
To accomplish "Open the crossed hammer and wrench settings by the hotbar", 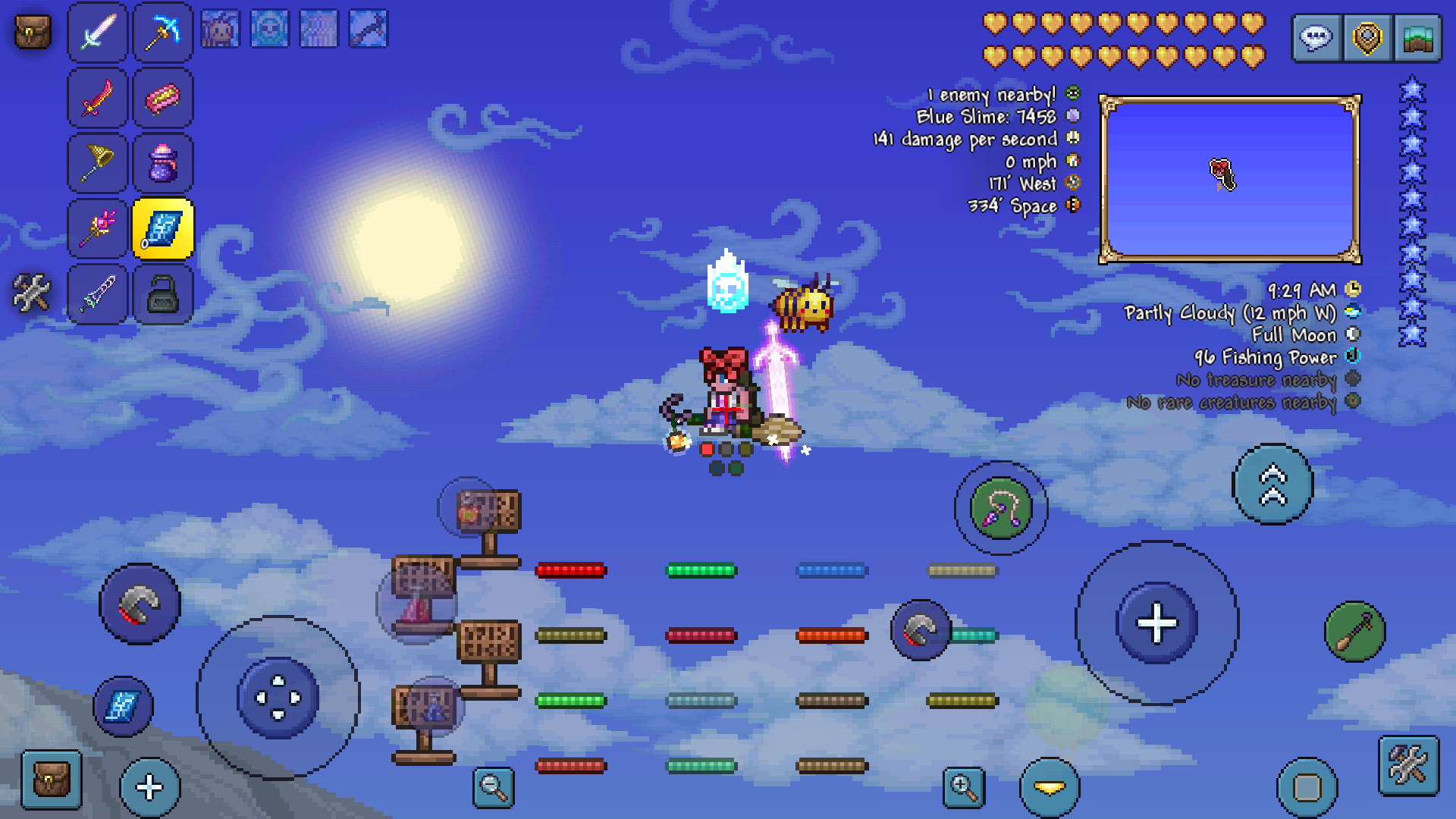I will pyautogui.click(x=32, y=293).
